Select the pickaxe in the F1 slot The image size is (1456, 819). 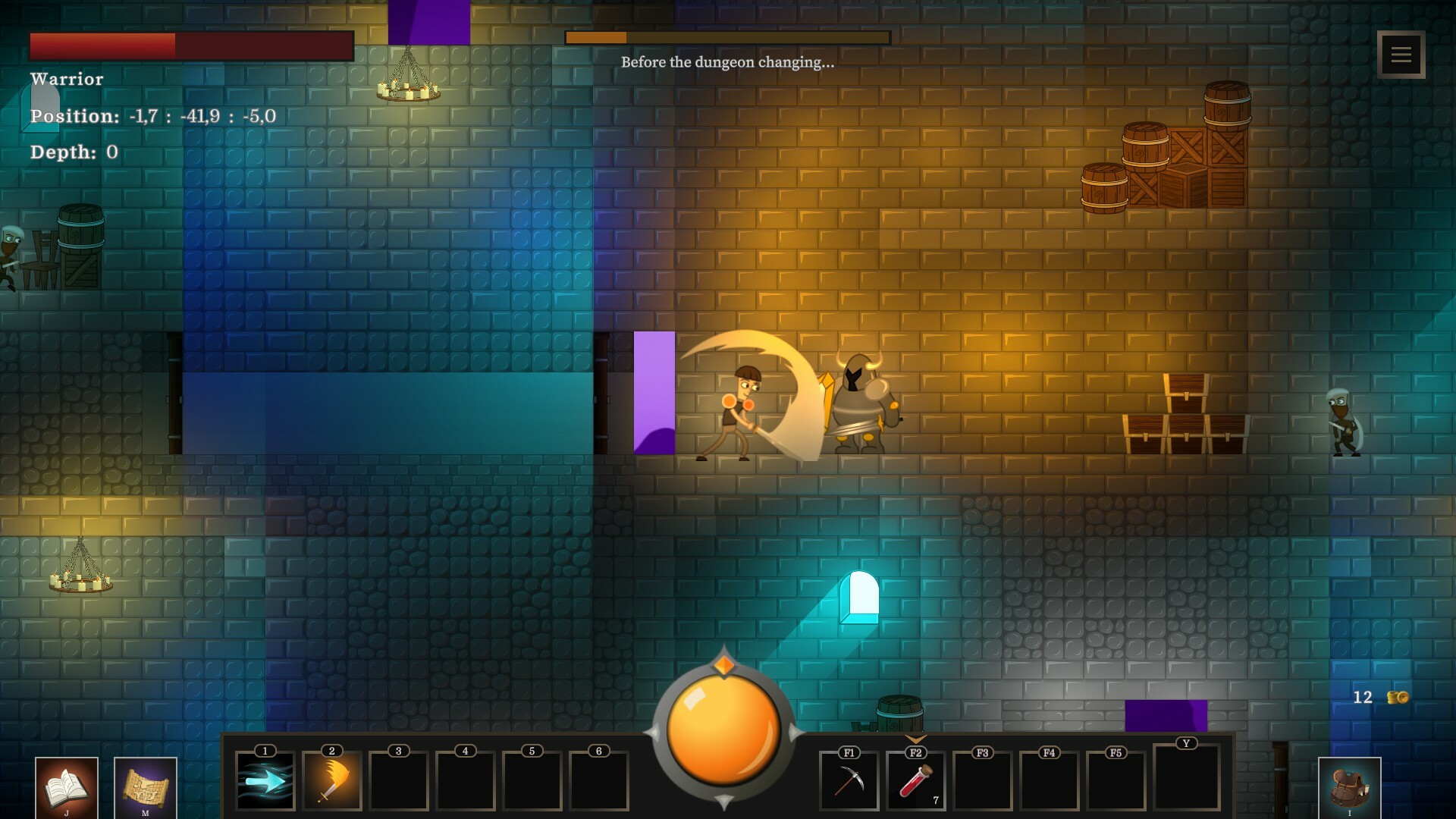point(849,781)
